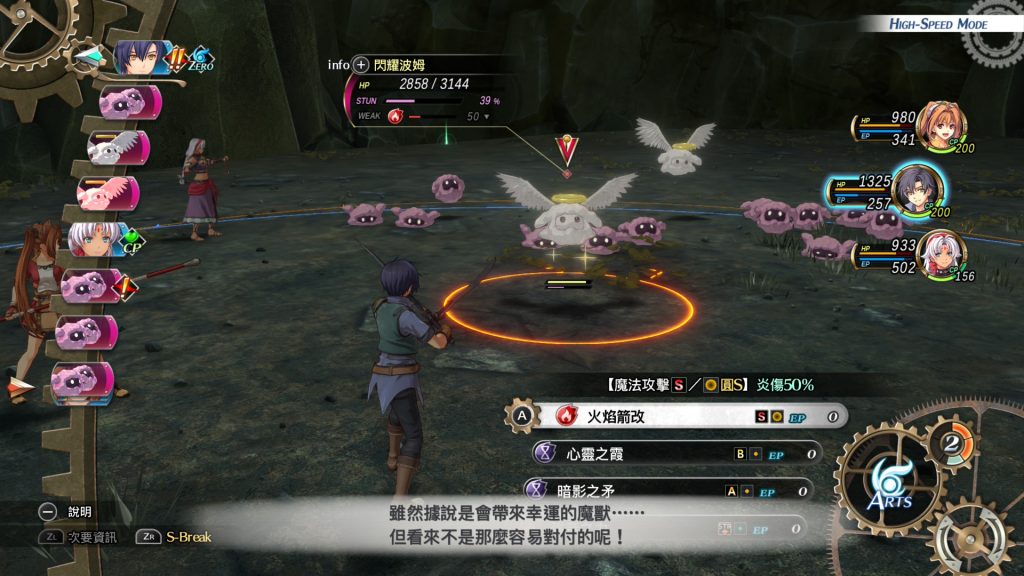Pick the 暗影之矛 art entry

[x=670, y=490]
